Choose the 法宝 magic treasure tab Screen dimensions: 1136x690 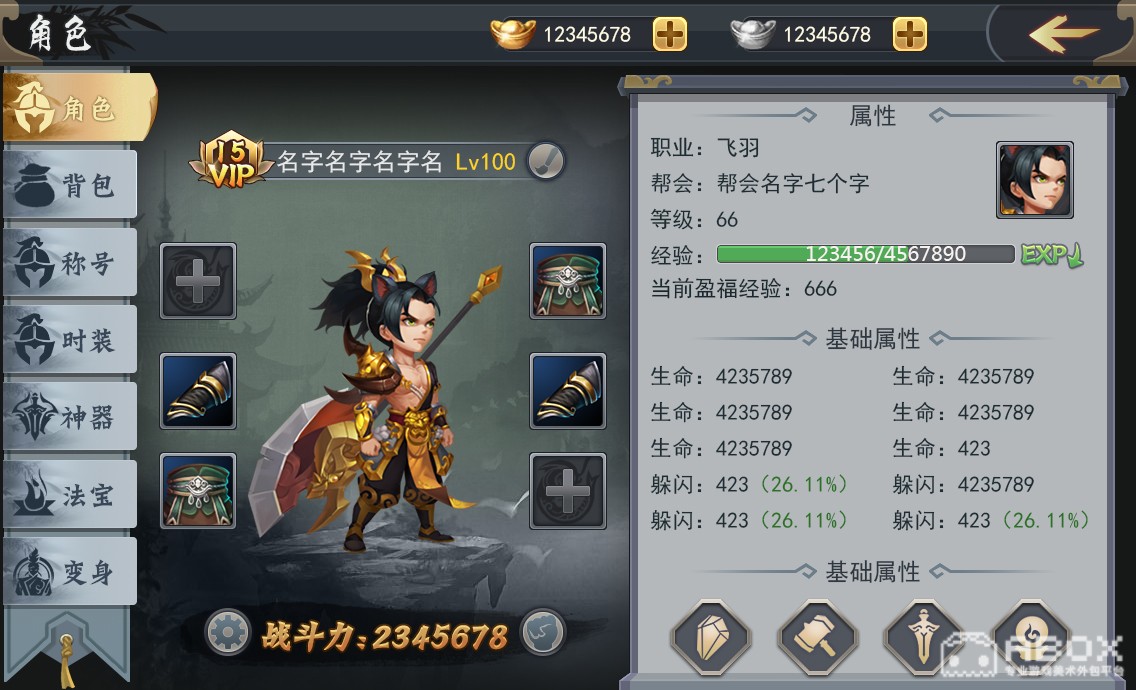pos(70,495)
